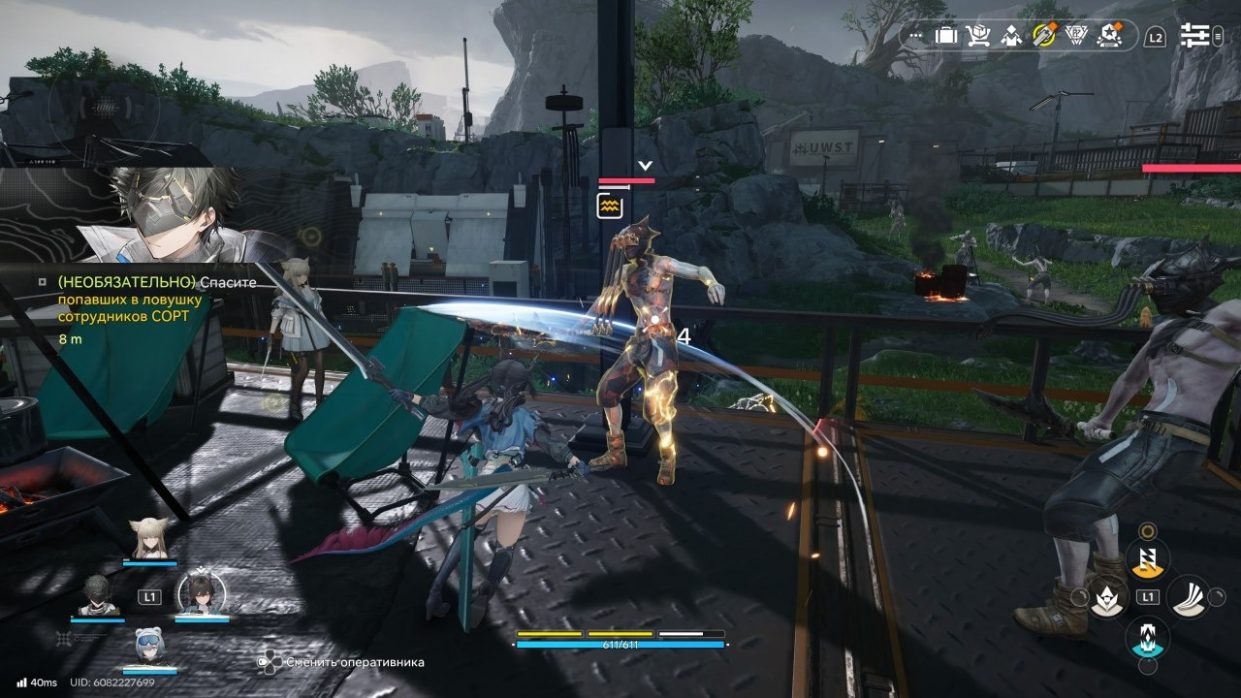Open the shopping cart store icon
Image resolution: width=1241 pixels, height=698 pixels.
tap(977, 36)
